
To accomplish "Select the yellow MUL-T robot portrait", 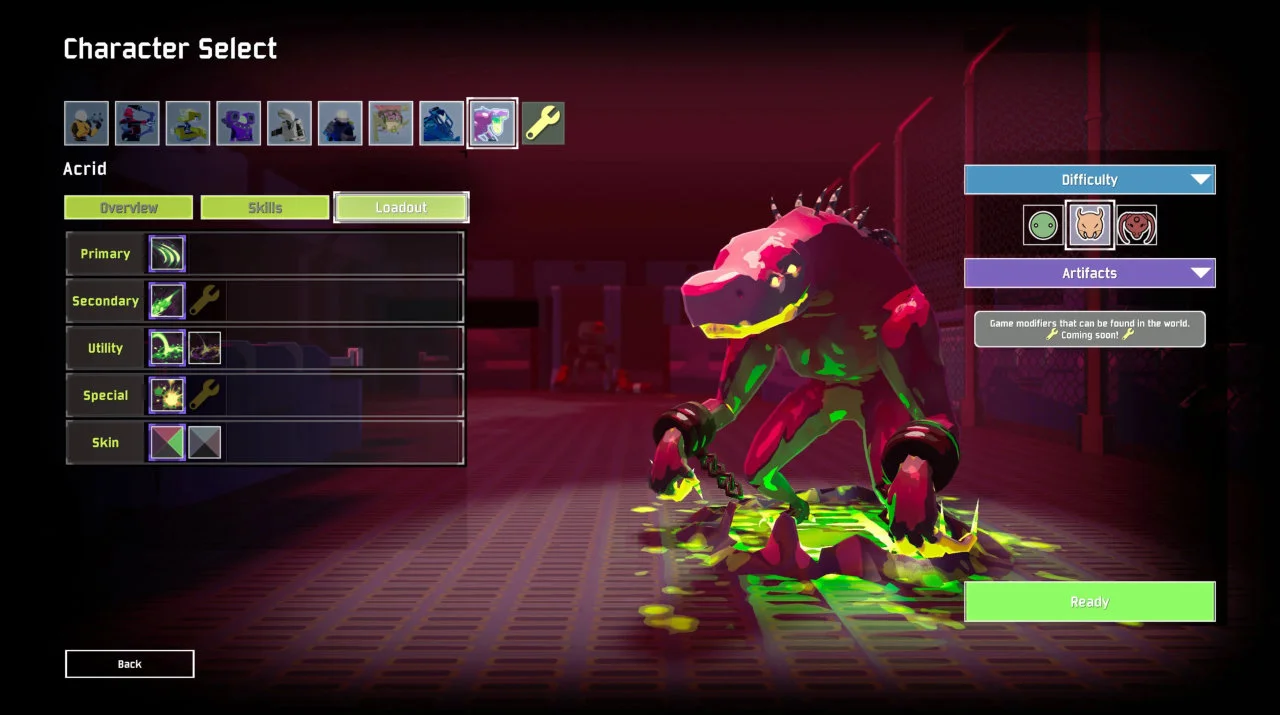I will tap(188, 123).
